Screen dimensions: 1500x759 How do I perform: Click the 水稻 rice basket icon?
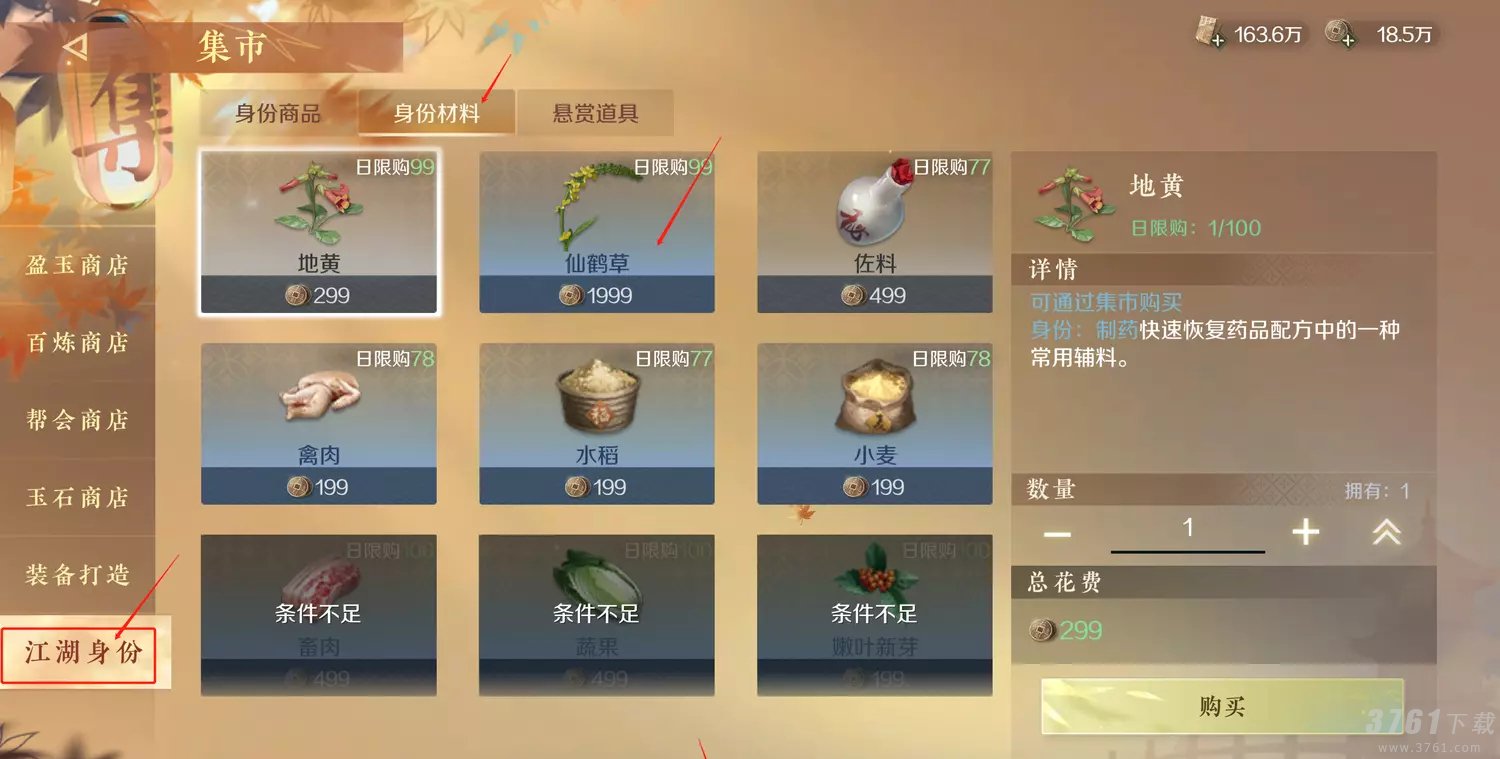click(x=595, y=397)
